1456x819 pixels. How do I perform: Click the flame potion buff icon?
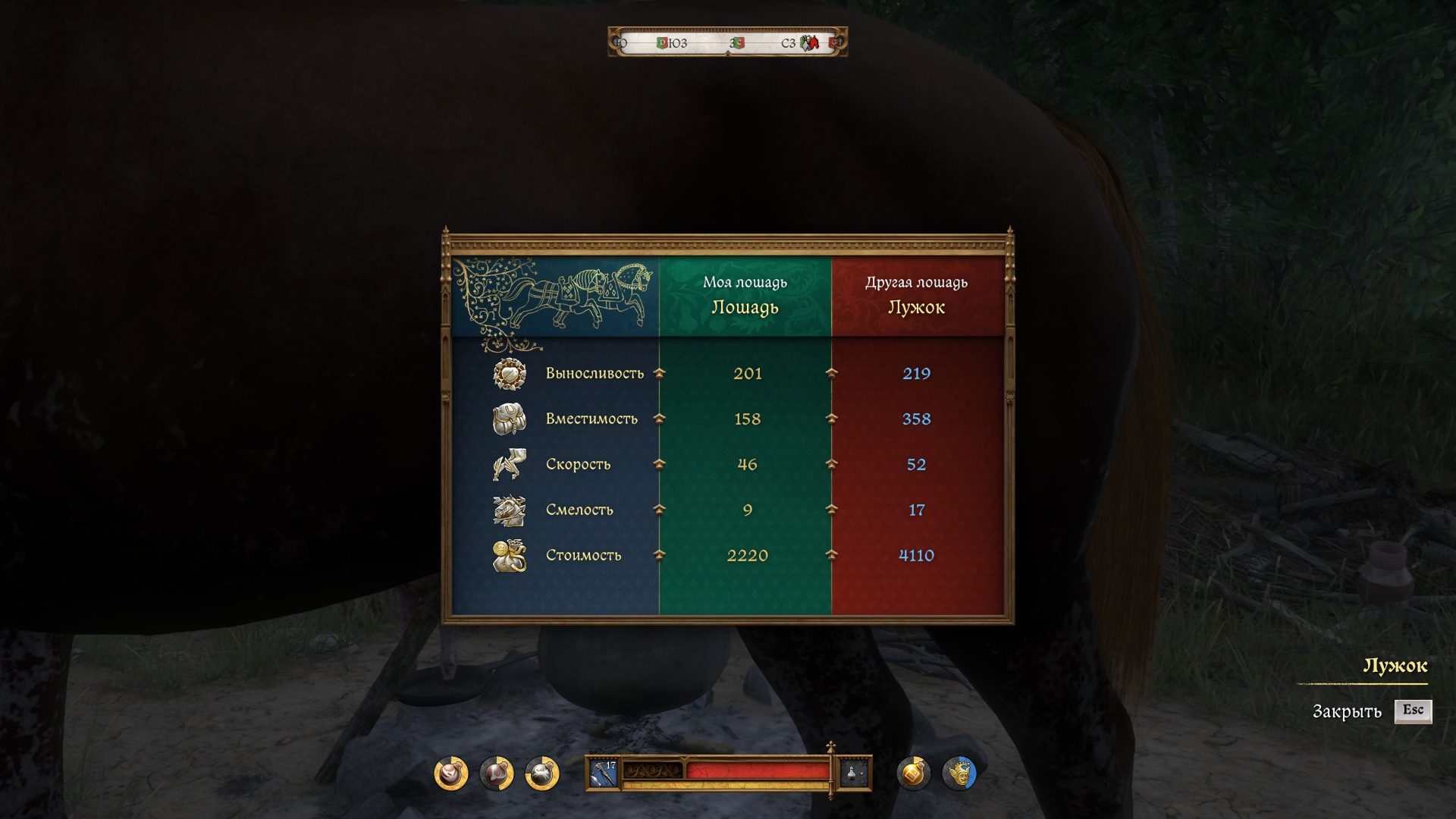[451, 773]
